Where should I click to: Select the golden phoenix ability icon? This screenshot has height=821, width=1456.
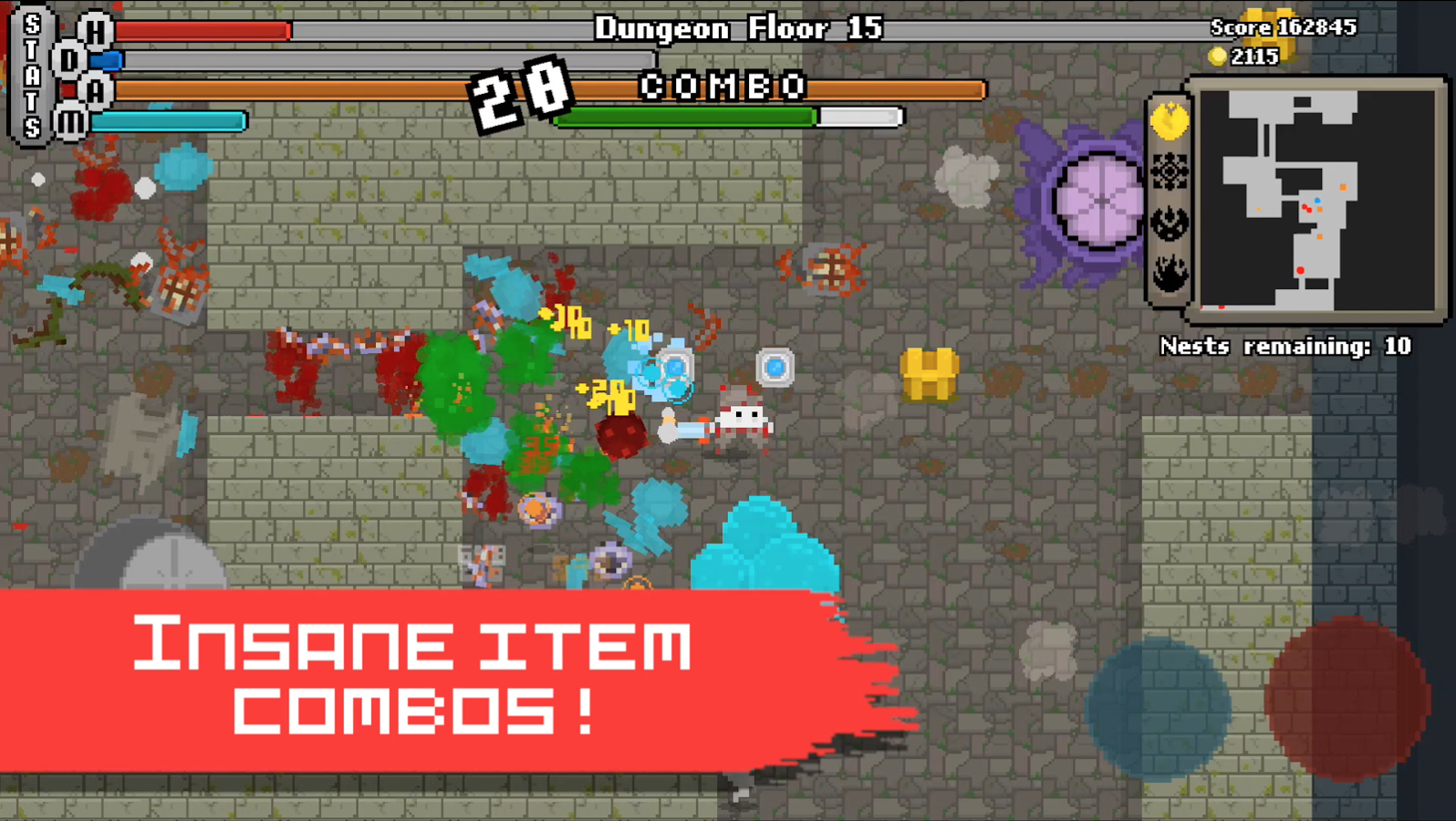(1169, 120)
